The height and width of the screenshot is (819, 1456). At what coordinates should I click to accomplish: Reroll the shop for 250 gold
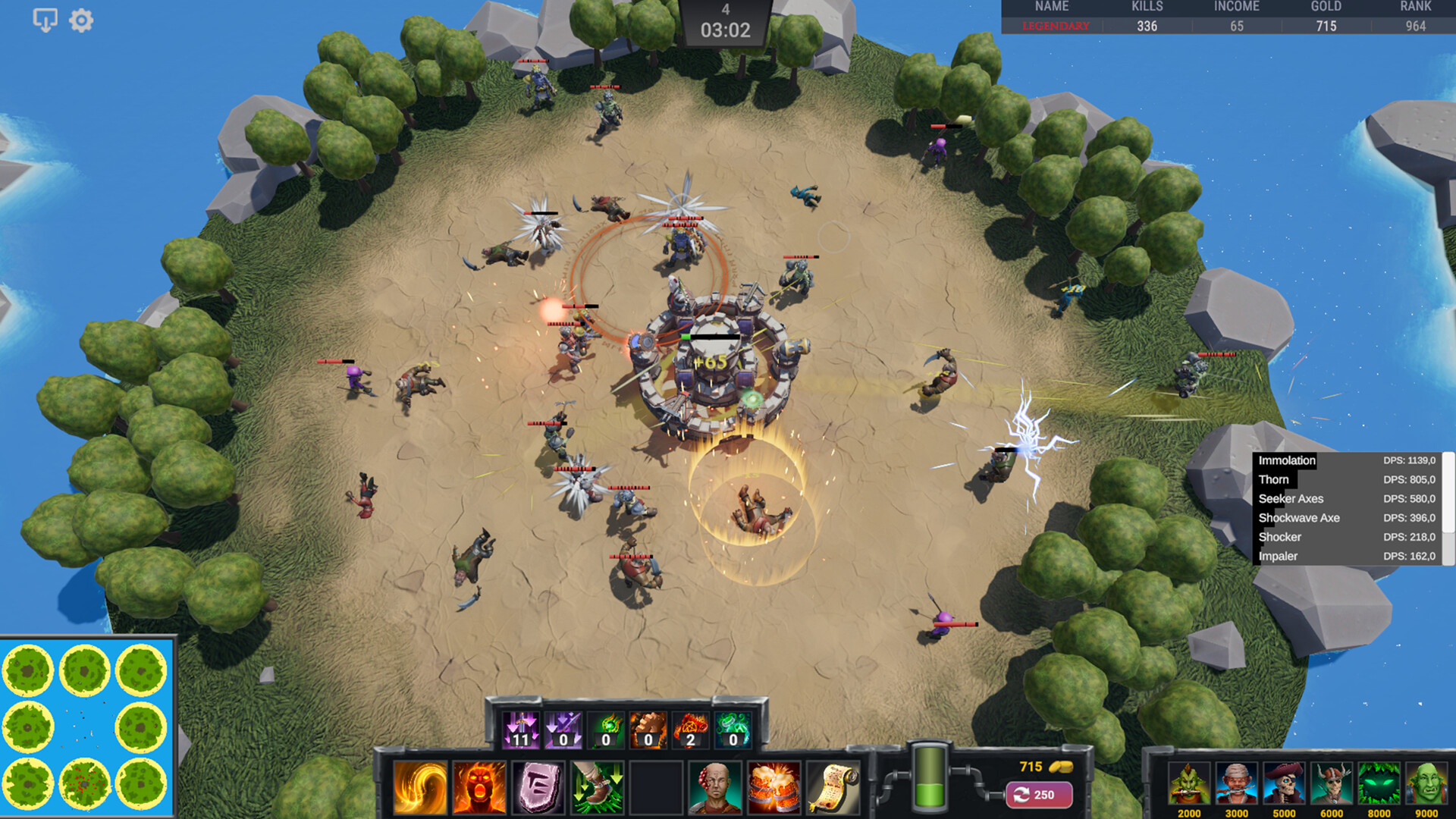(x=1038, y=795)
